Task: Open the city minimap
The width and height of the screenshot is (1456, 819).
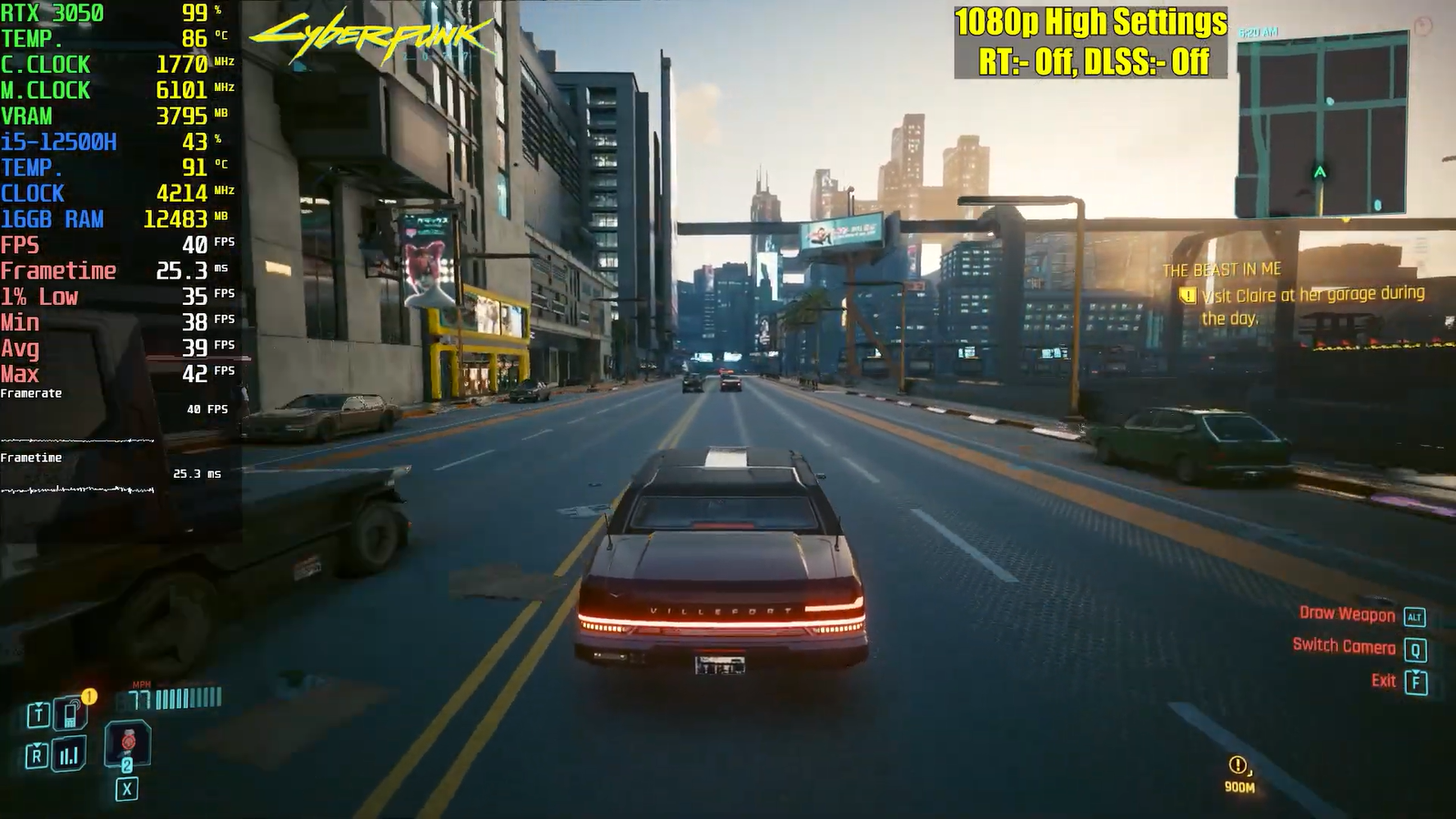Action: pos(1321,126)
